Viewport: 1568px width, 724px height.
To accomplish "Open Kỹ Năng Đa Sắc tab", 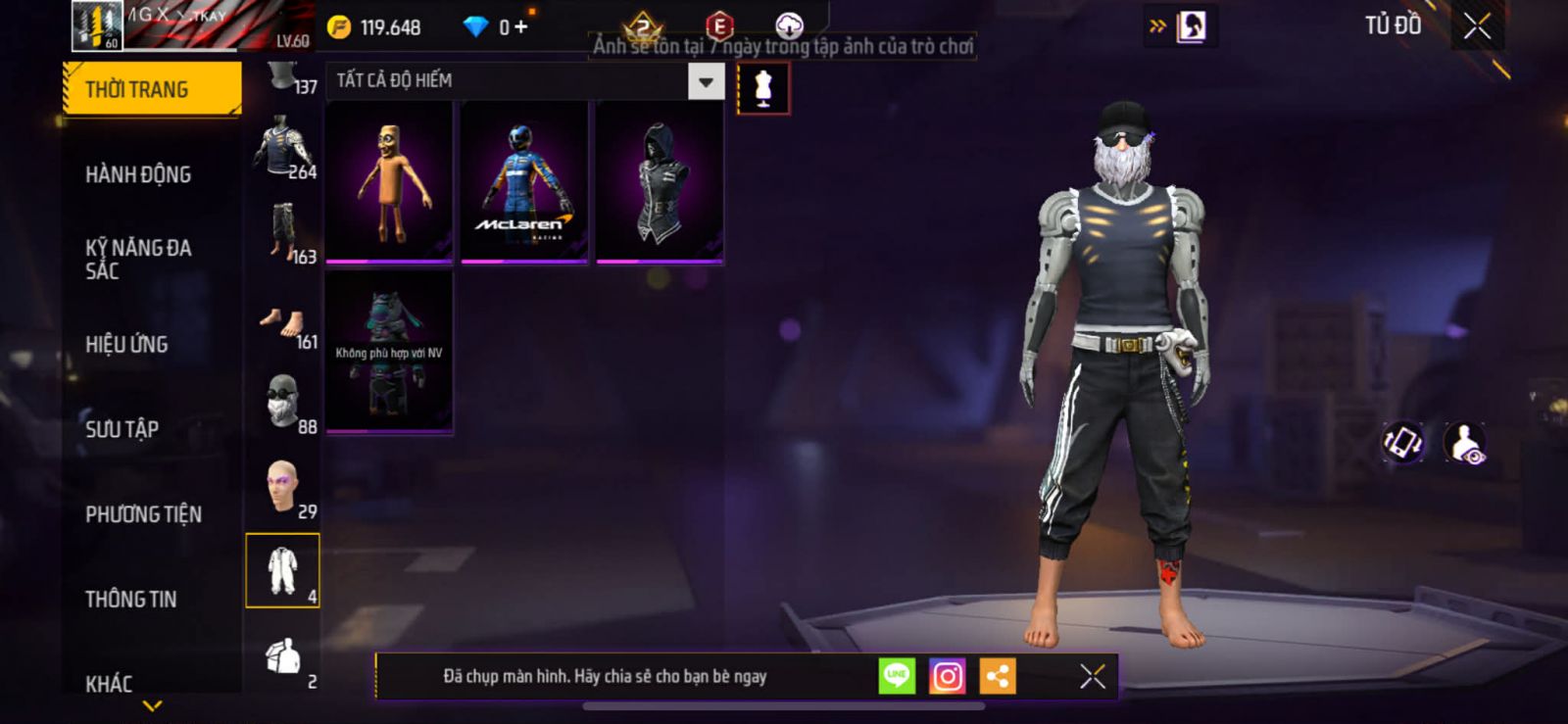I will click(138, 260).
